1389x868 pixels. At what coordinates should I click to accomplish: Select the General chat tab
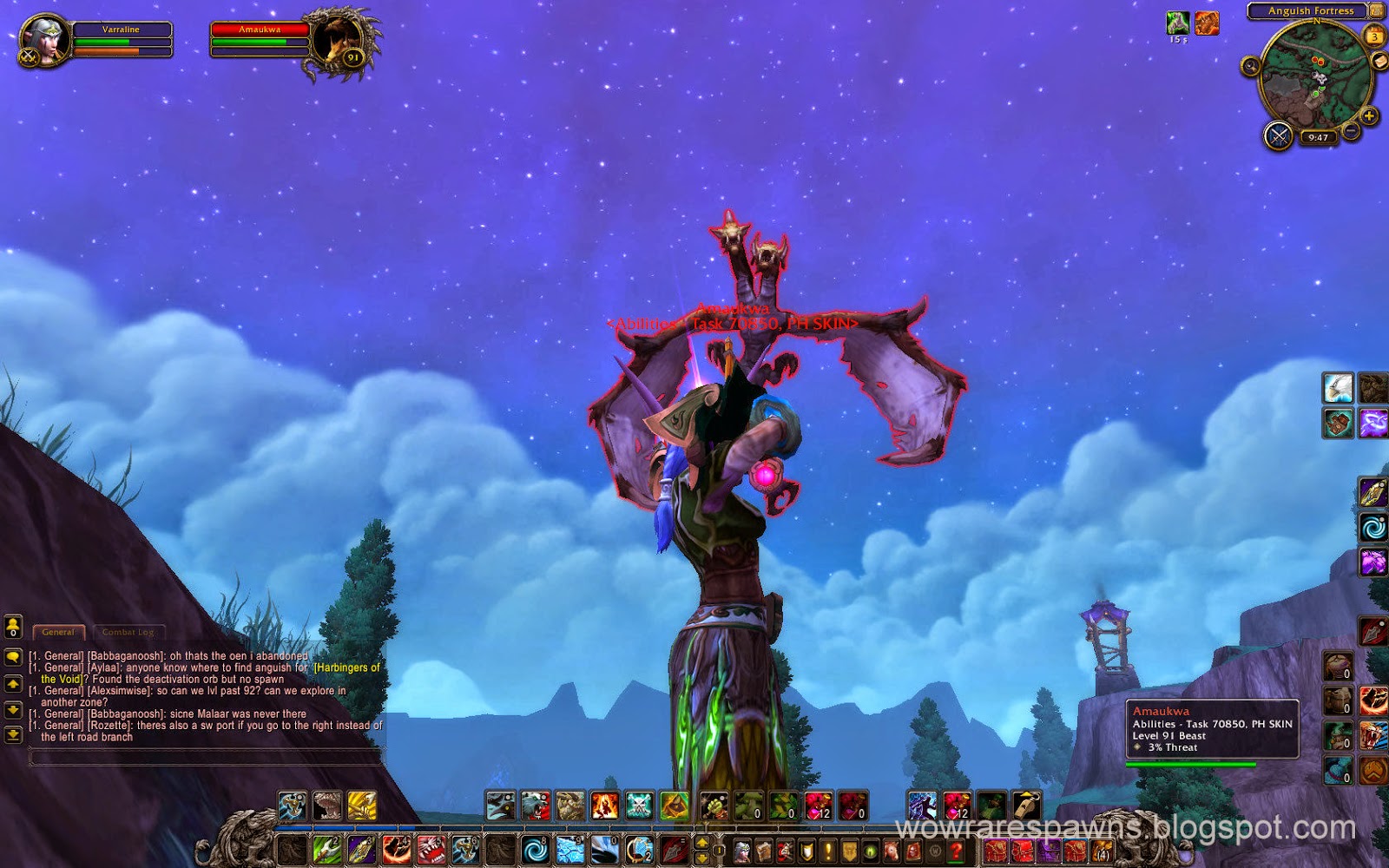(58, 633)
